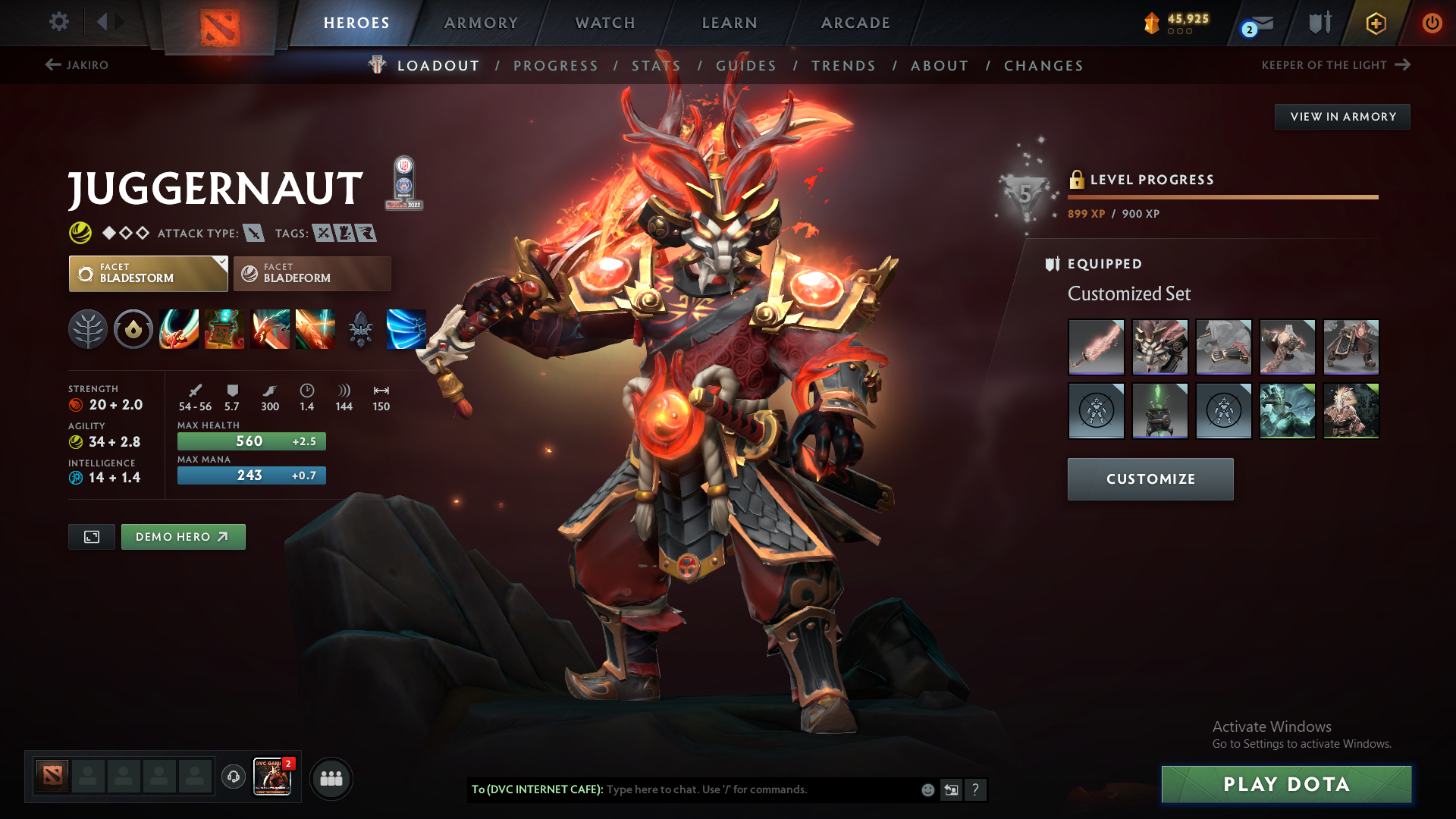Open the GUIDES tab

745,66
